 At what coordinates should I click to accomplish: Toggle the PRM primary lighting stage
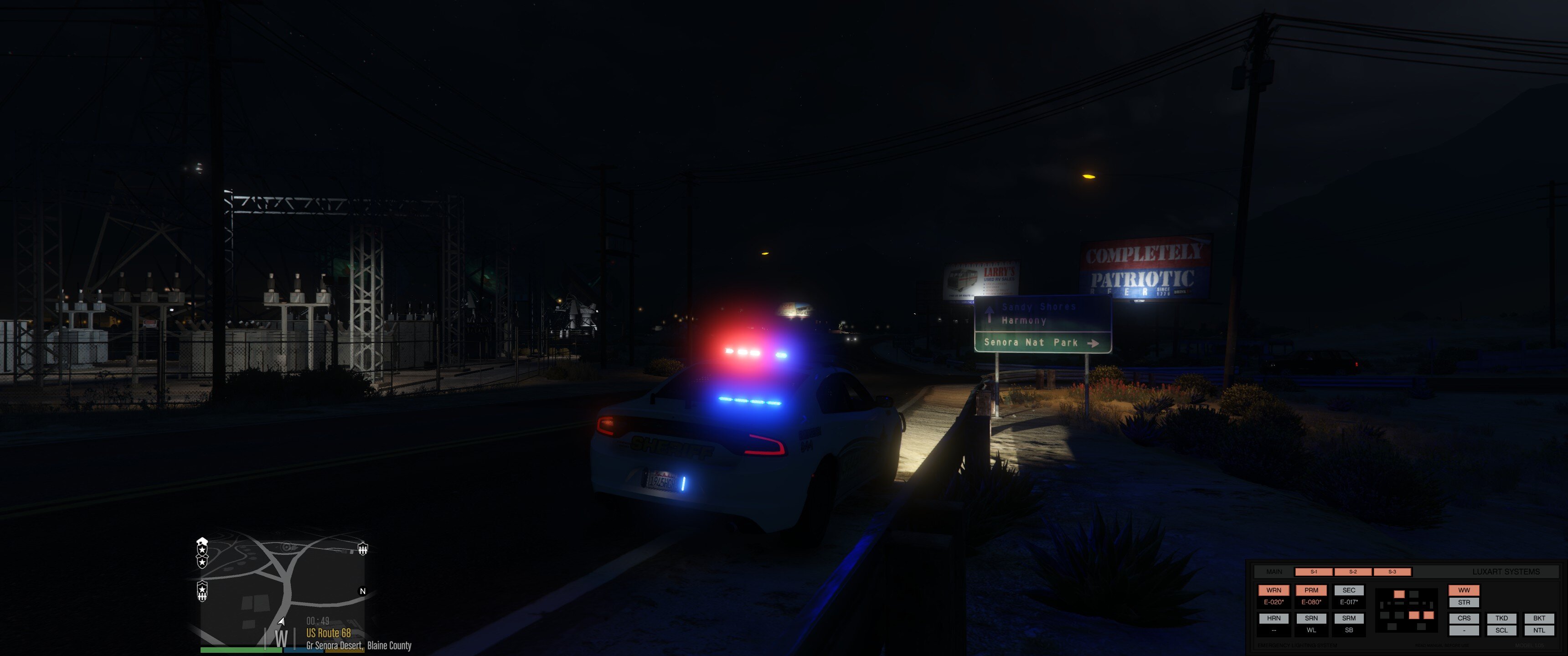pyautogui.click(x=1312, y=591)
